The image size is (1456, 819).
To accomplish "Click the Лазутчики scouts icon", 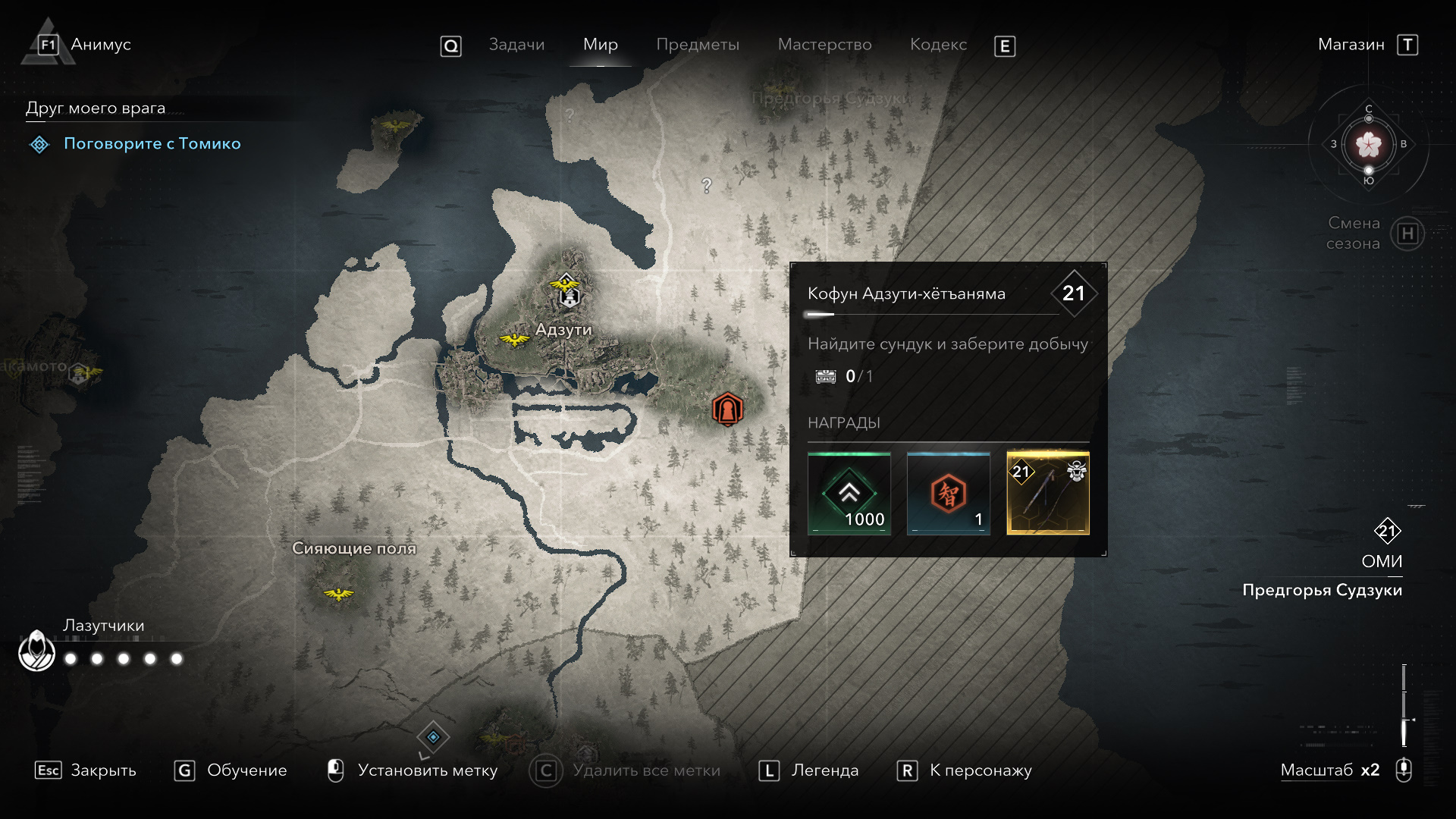I will pyautogui.click(x=36, y=651).
